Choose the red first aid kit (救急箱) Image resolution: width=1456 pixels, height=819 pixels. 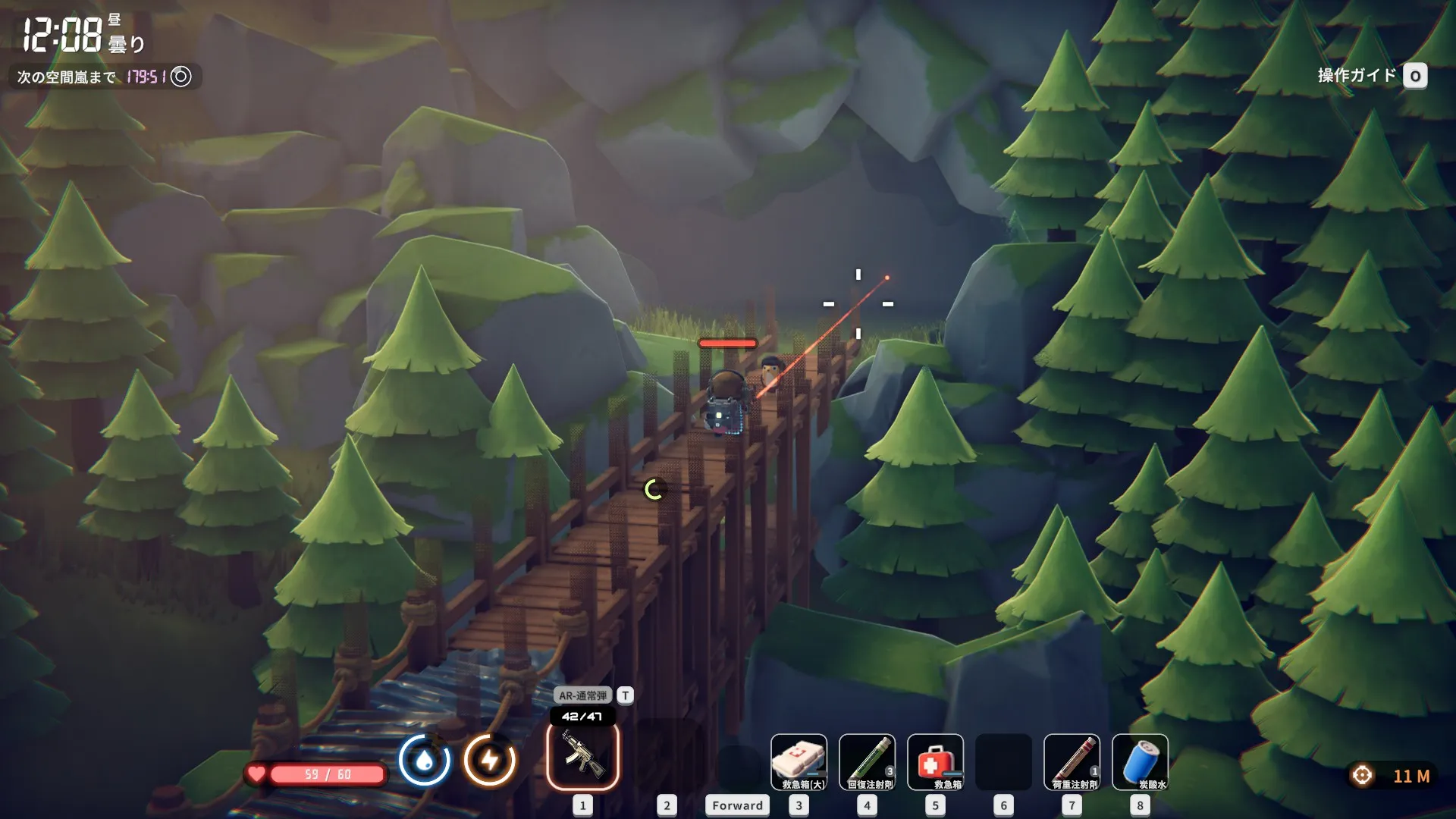click(x=935, y=761)
